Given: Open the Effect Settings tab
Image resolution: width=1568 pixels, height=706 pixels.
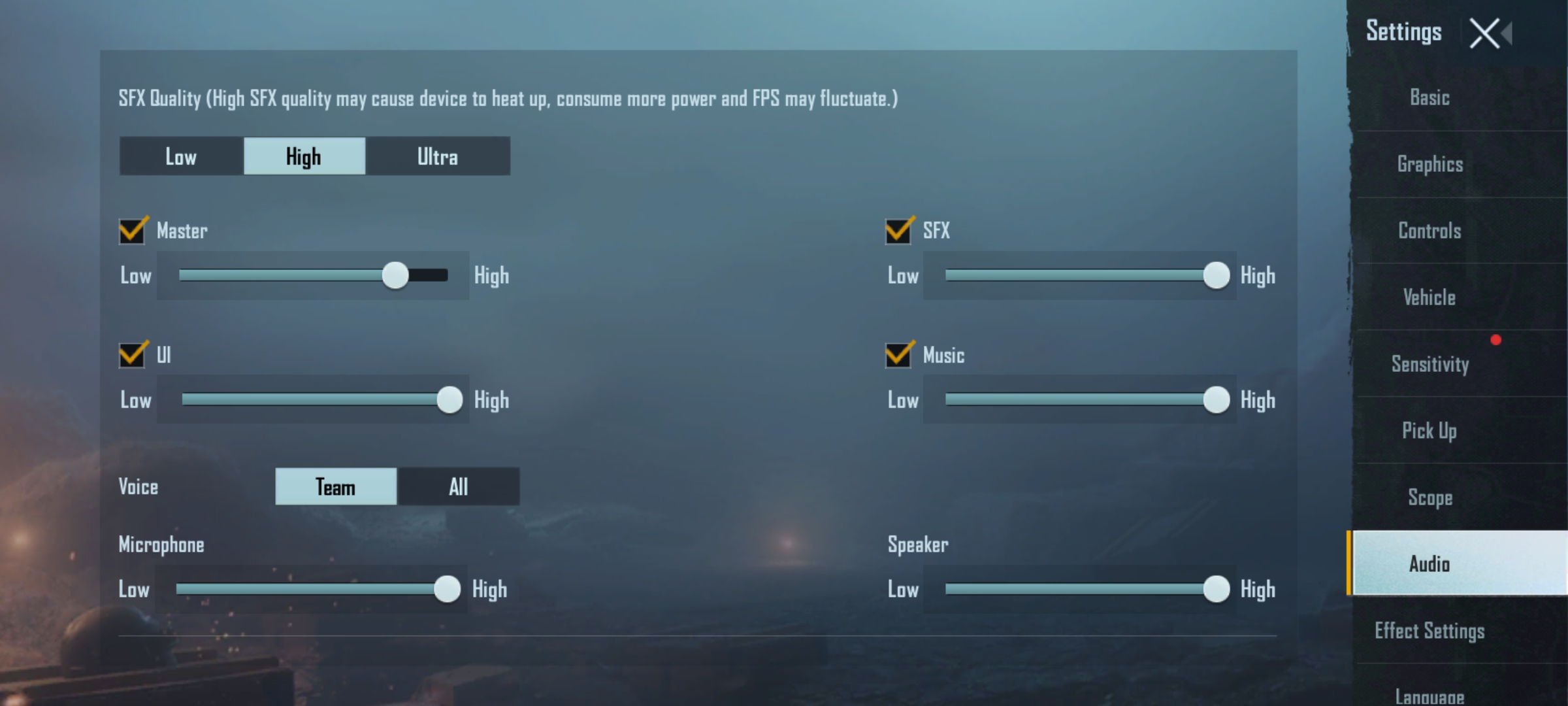Looking at the screenshot, I should coord(1429,630).
